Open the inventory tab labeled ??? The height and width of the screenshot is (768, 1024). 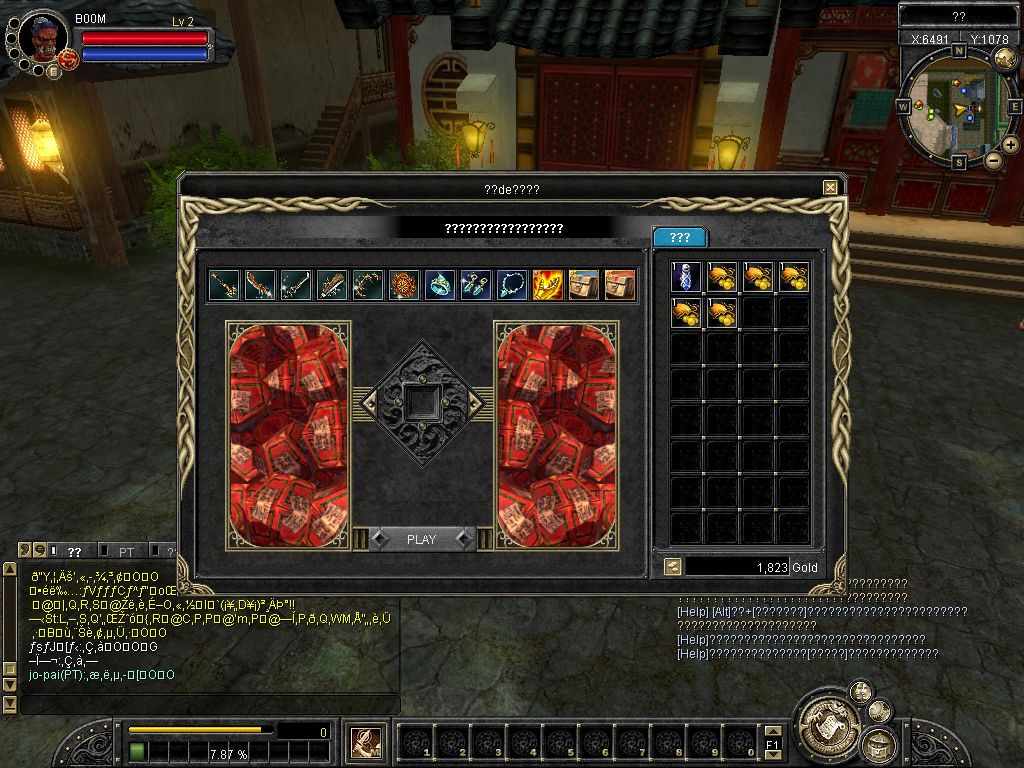[x=680, y=237]
